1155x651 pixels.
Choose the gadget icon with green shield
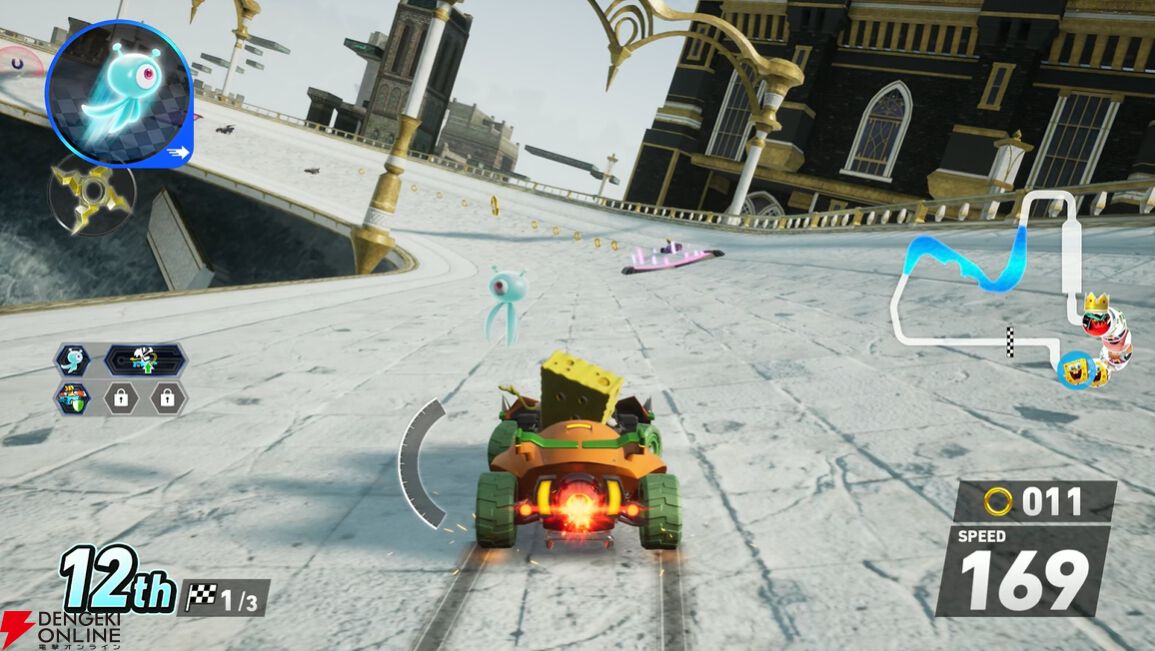pyautogui.click(x=72, y=398)
